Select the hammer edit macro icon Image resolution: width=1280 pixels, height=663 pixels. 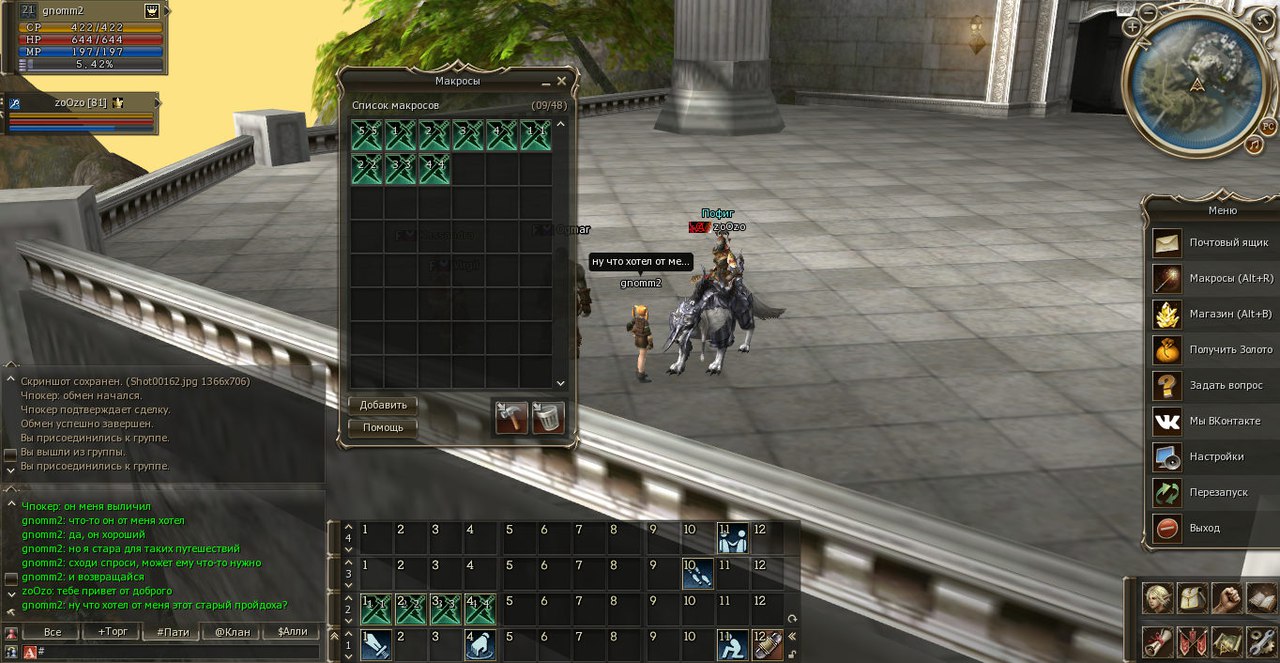512,417
